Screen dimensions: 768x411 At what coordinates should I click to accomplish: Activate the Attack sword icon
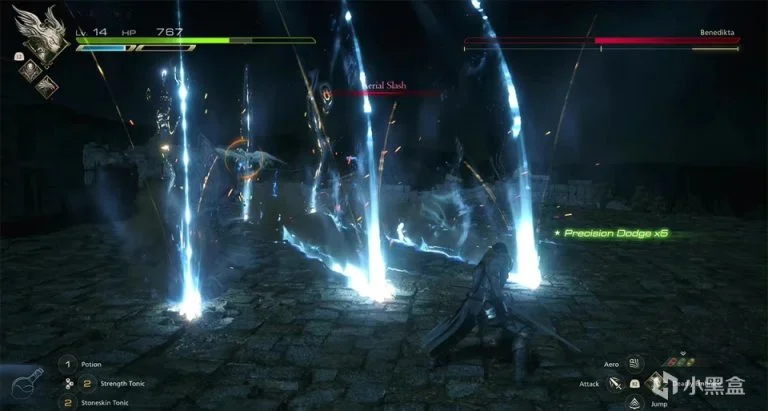(x=616, y=383)
